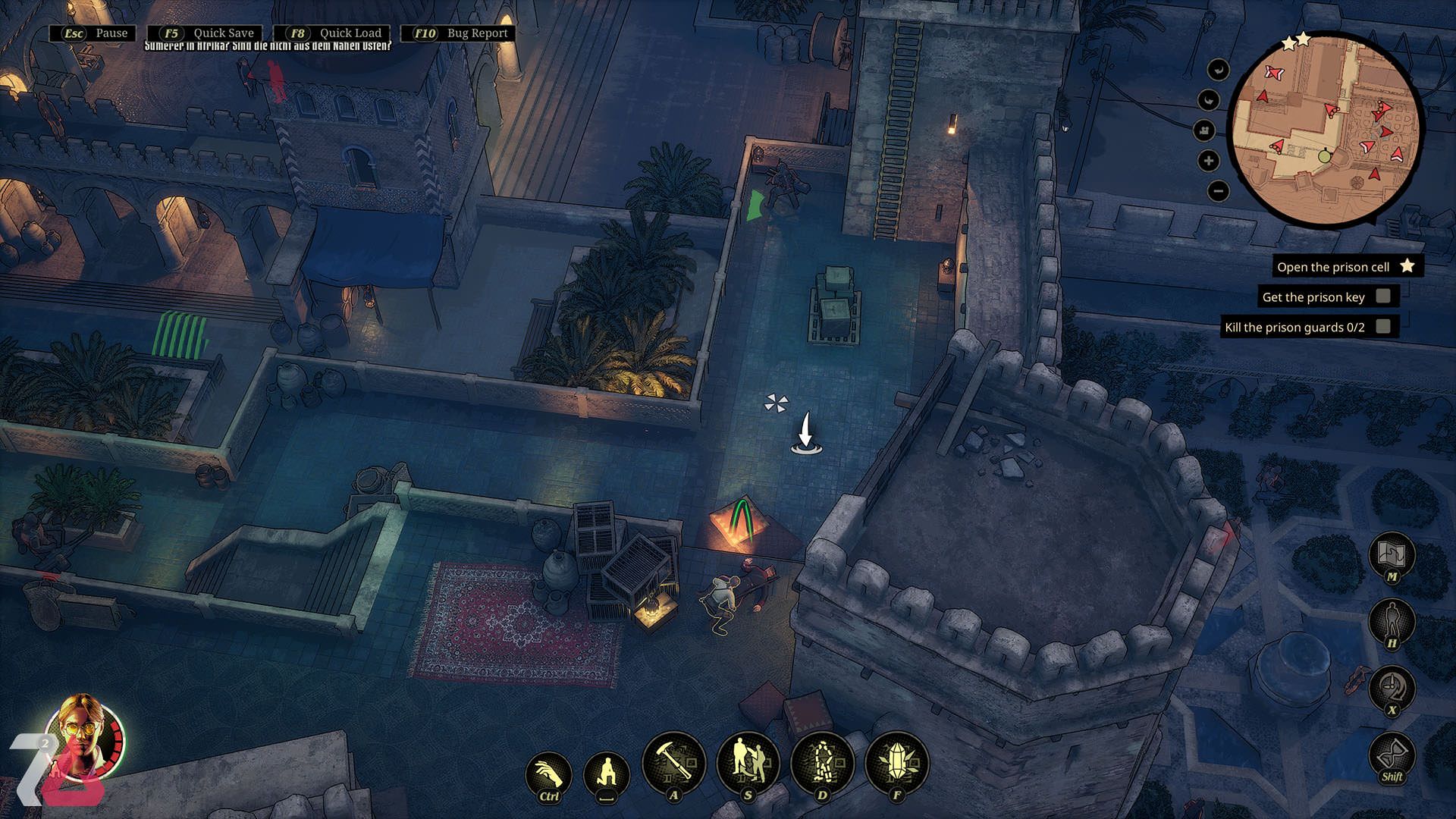Screen dimensions: 1456x819
Task: Use the green crystal ability
Action: 896,763
